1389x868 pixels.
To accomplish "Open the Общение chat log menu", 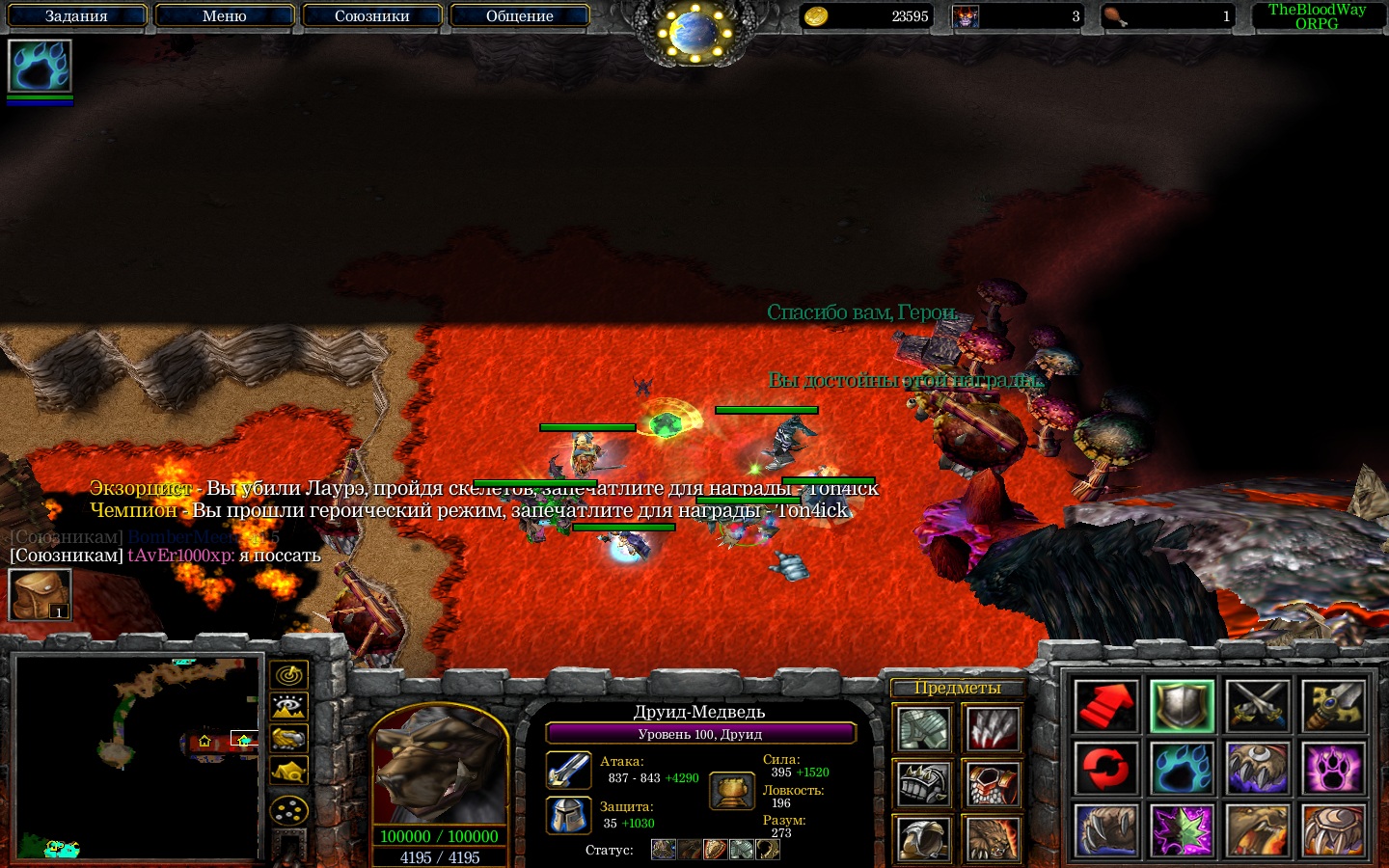I will 519,15.
